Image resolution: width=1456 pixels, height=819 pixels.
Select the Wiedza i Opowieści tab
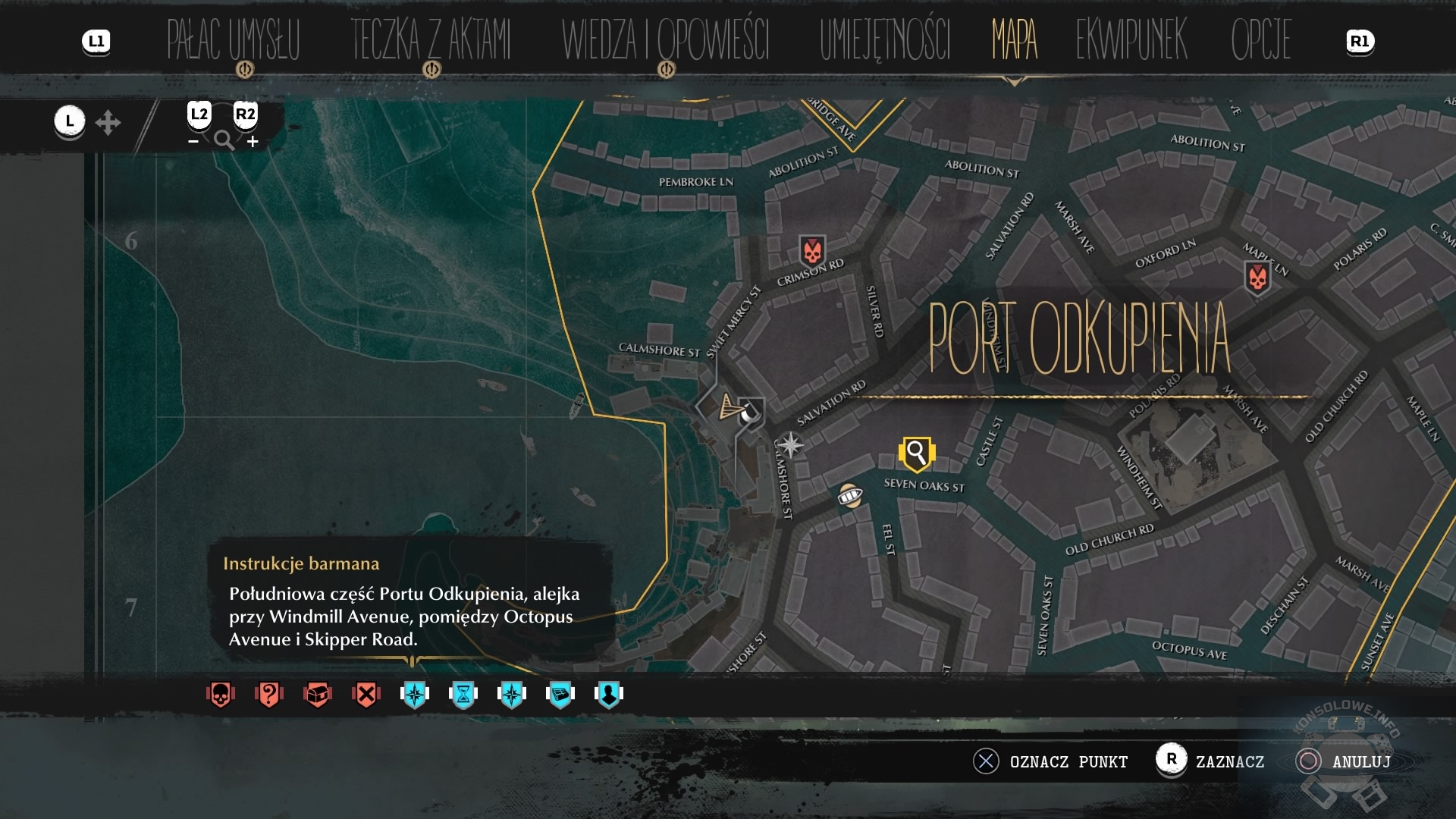(665, 39)
